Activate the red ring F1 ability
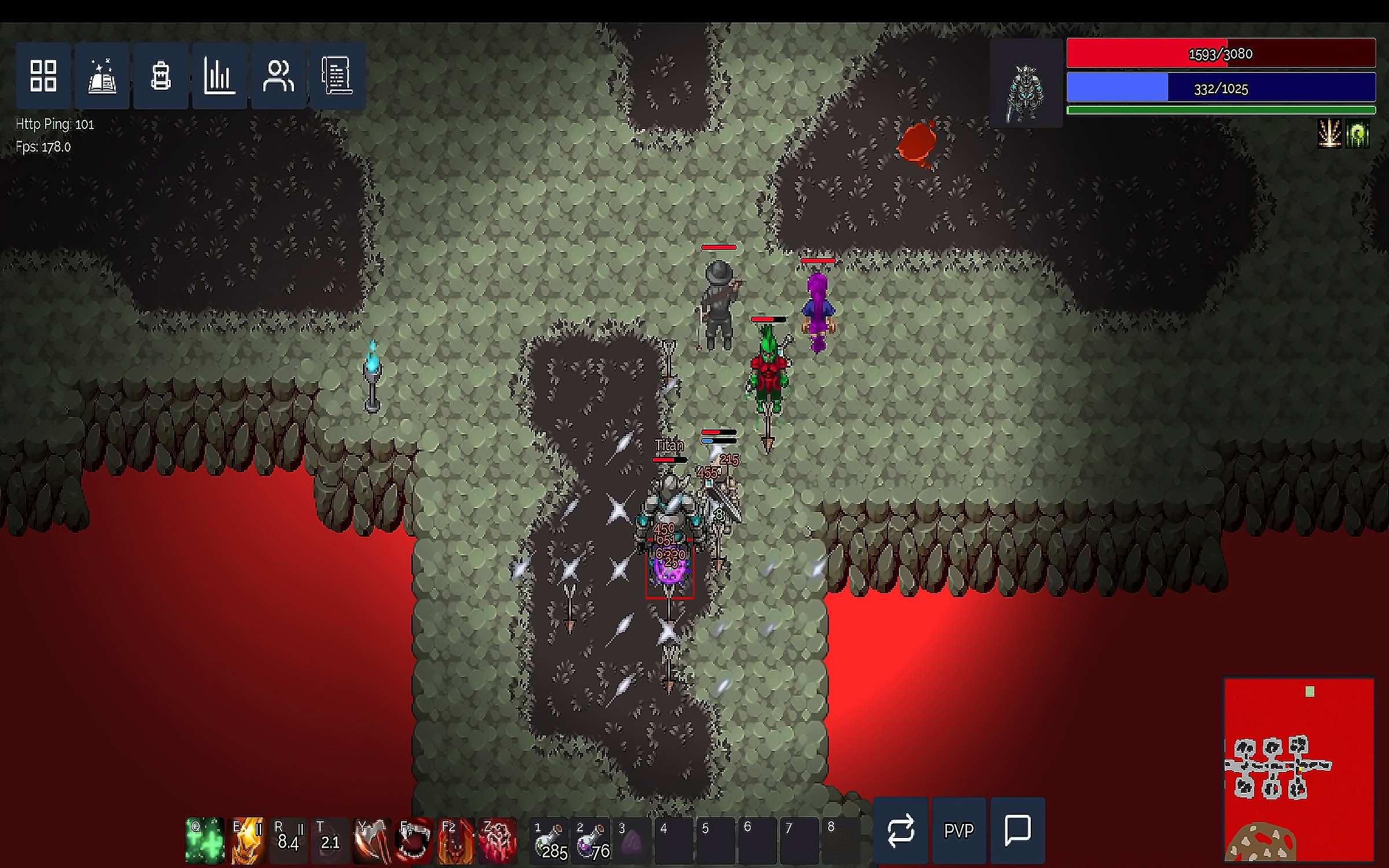Screen dimensions: 1389x868 coord(413,840)
